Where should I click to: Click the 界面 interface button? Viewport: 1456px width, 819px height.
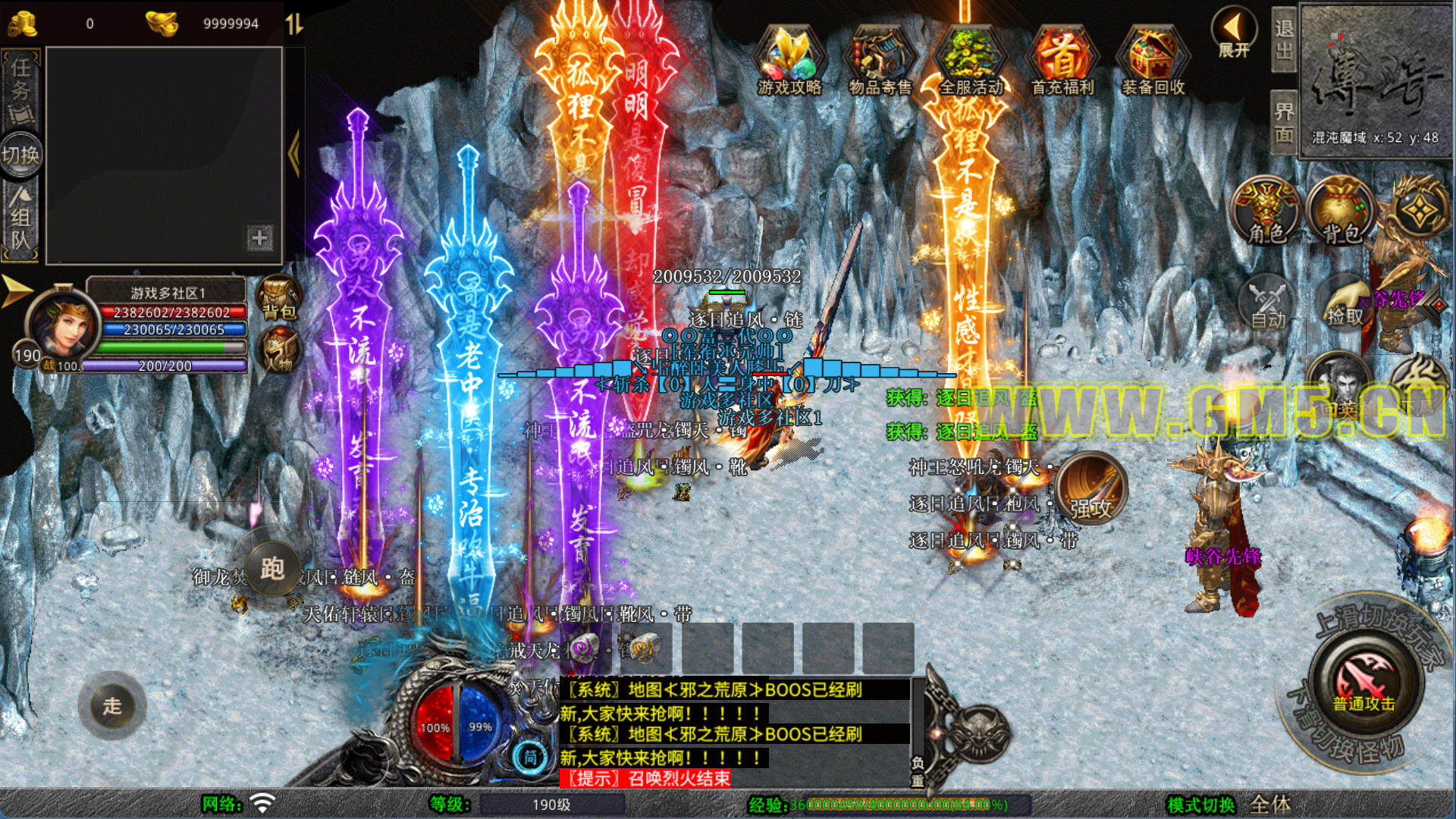pyautogui.click(x=1283, y=123)
